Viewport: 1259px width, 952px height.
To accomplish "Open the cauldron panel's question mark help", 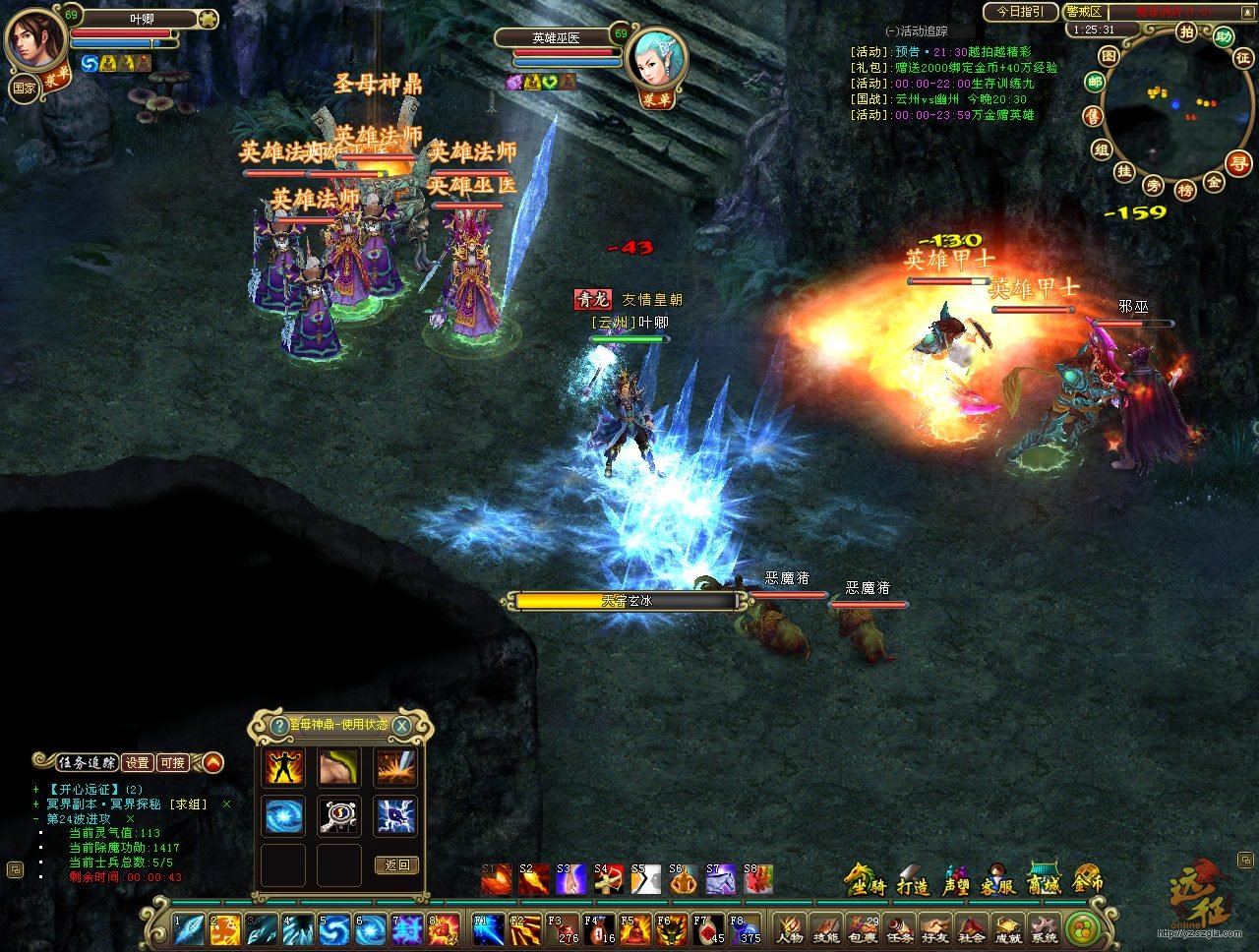I will pyautogui.click(x=279, y=726).
